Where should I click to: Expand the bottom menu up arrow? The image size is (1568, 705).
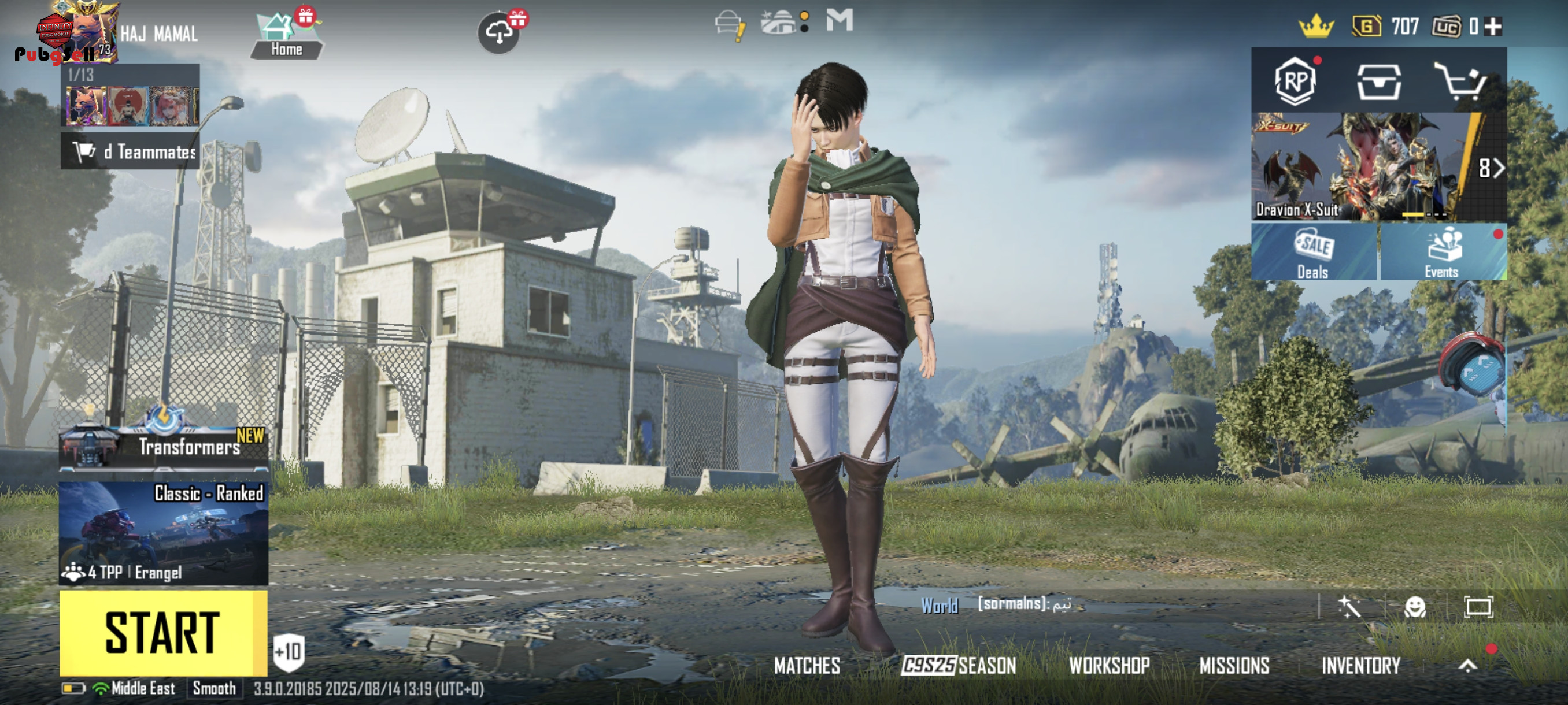pos(1467,666)
